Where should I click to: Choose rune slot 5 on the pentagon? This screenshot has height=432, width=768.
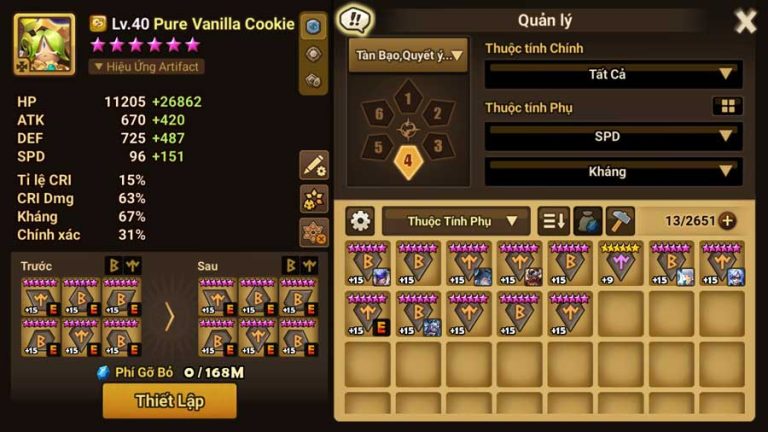tap(379, 146)
